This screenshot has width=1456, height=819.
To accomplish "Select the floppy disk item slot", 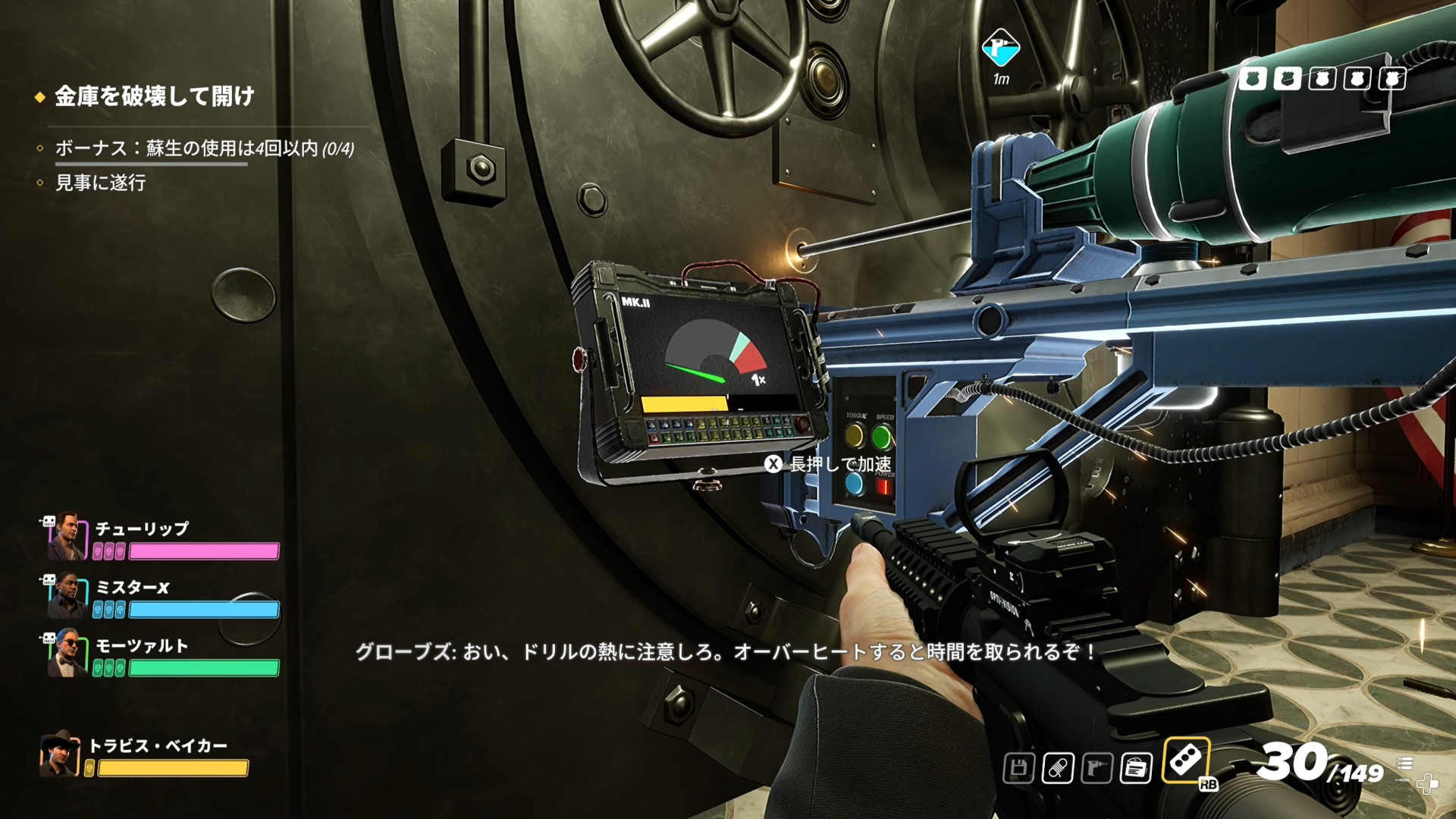I will coord(1018,768).
